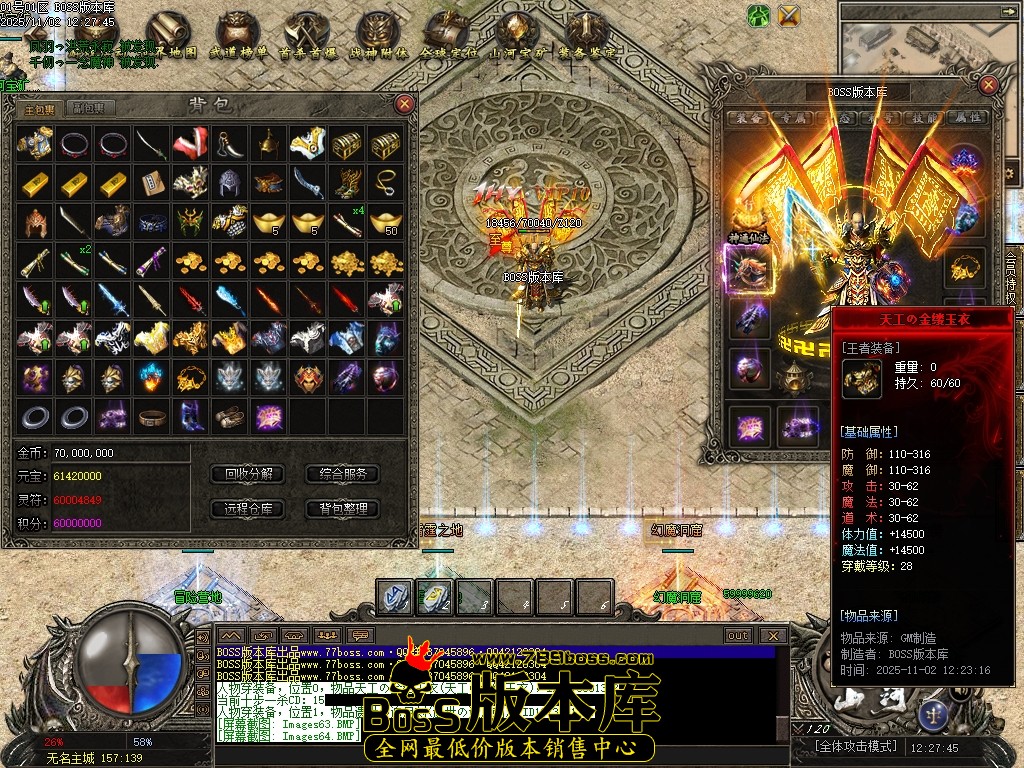
Task: Sort the bag with 背包整理
Action: click(342, 508)
